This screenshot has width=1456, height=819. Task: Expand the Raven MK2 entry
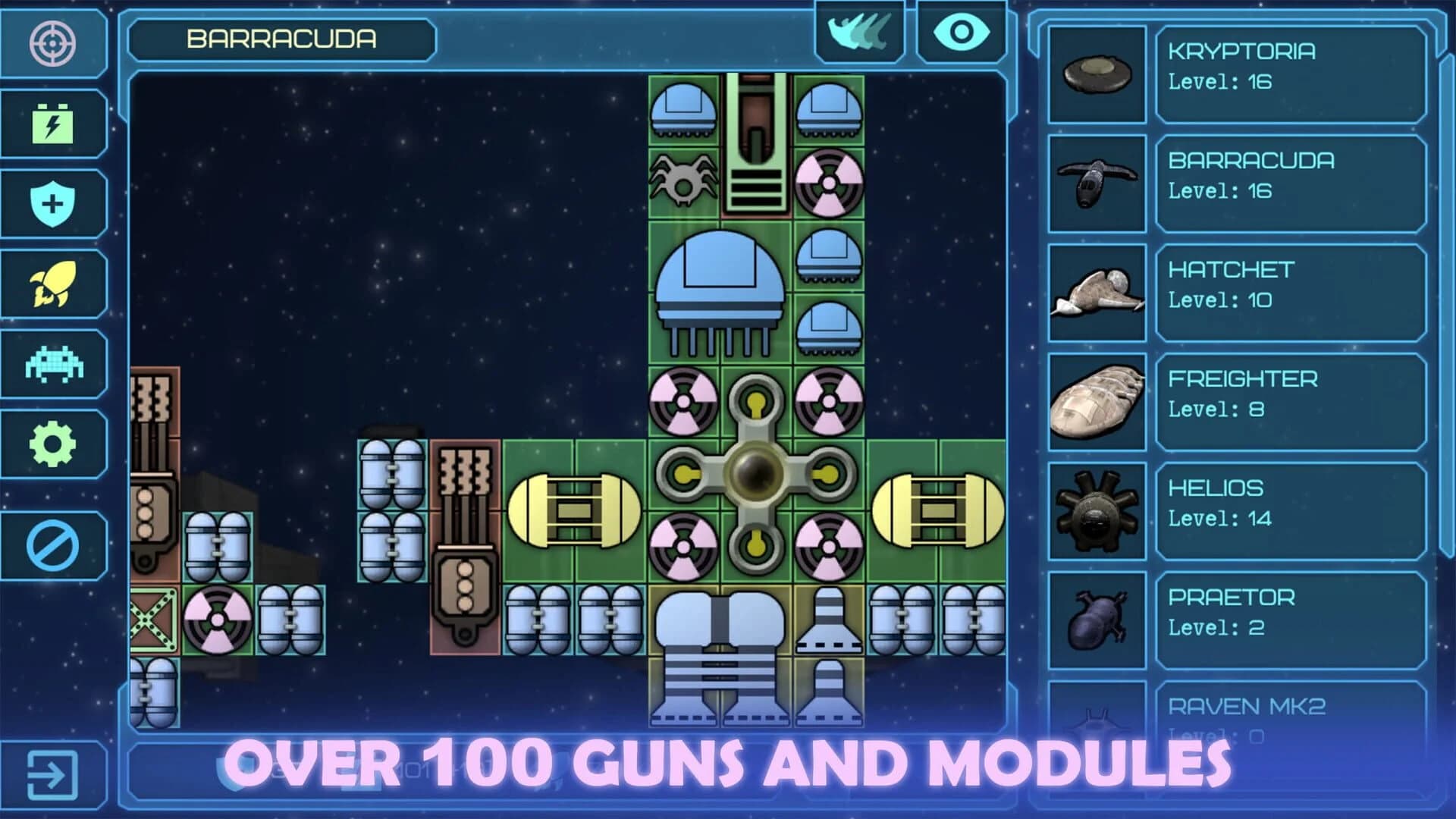tap(1289, 713)
